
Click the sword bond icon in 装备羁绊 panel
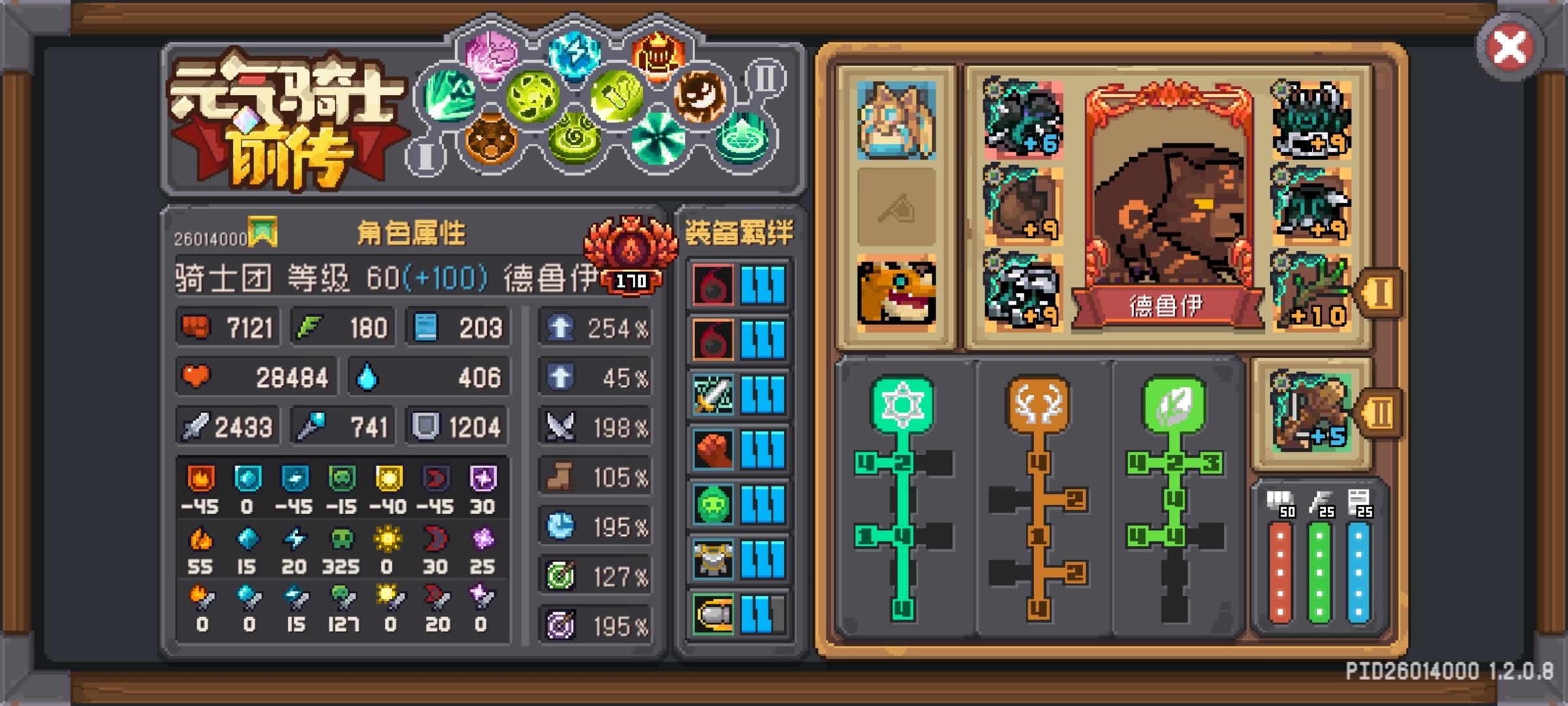pos(713,394)
